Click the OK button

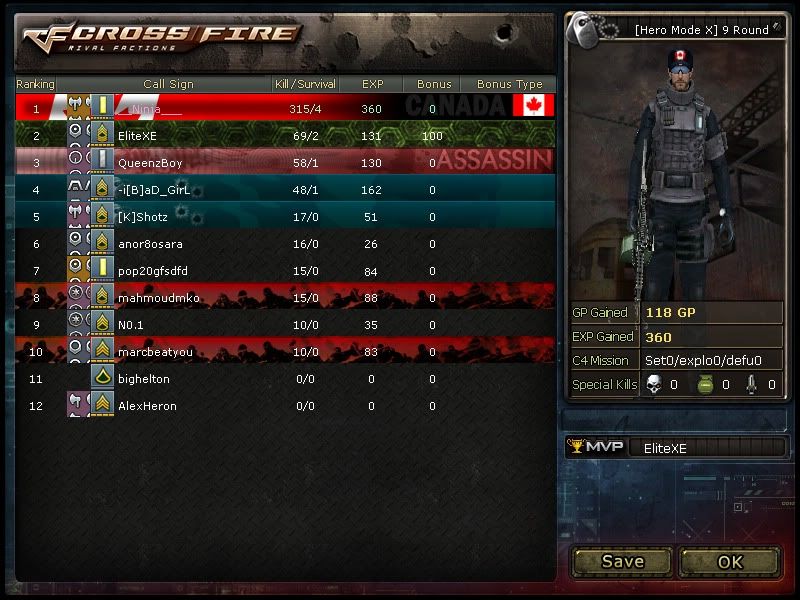coord(730,561)
